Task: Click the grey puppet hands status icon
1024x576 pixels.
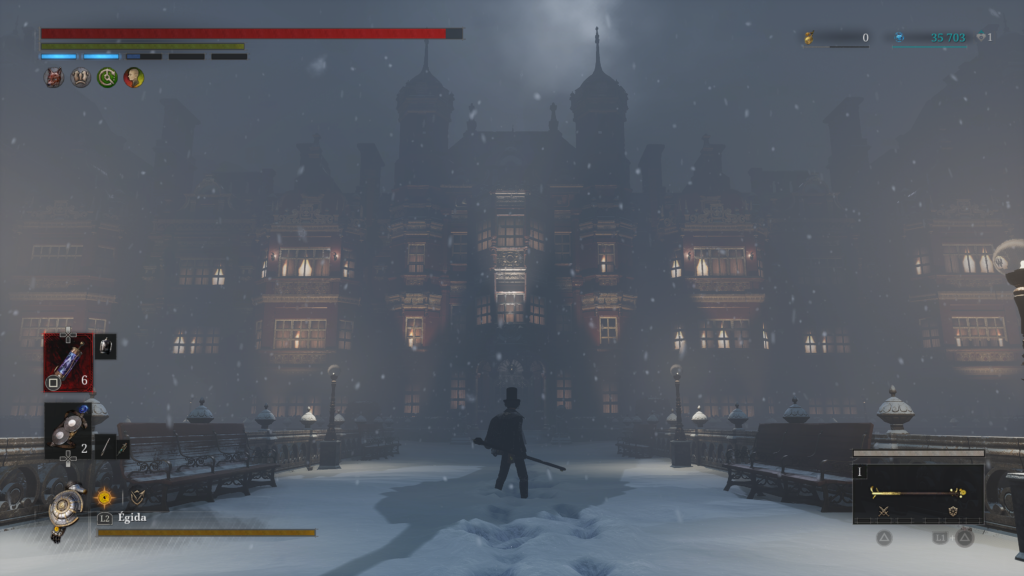Action: click(81, 77)
